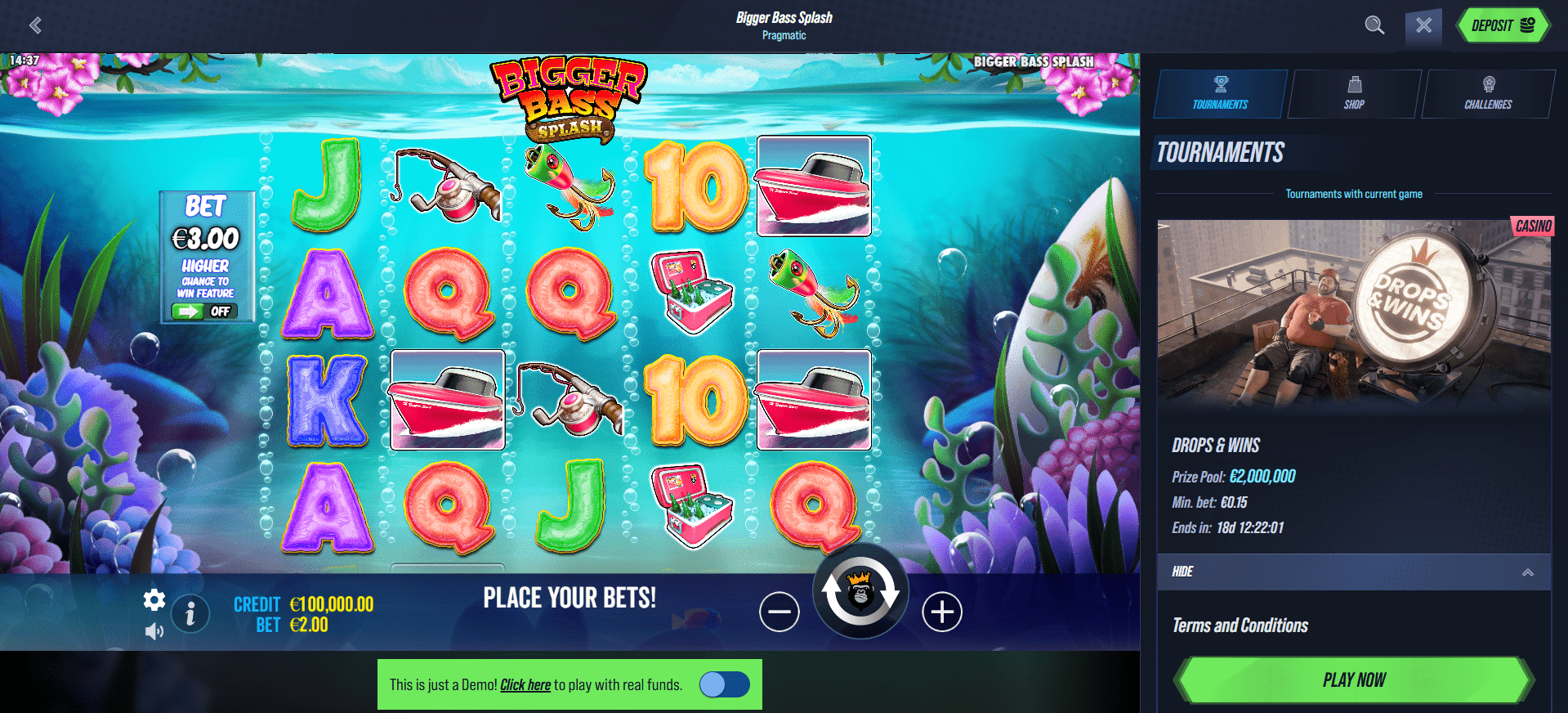Open the gear settings menu
Viewport: 1568px width, 713px height.
[154, 600]
